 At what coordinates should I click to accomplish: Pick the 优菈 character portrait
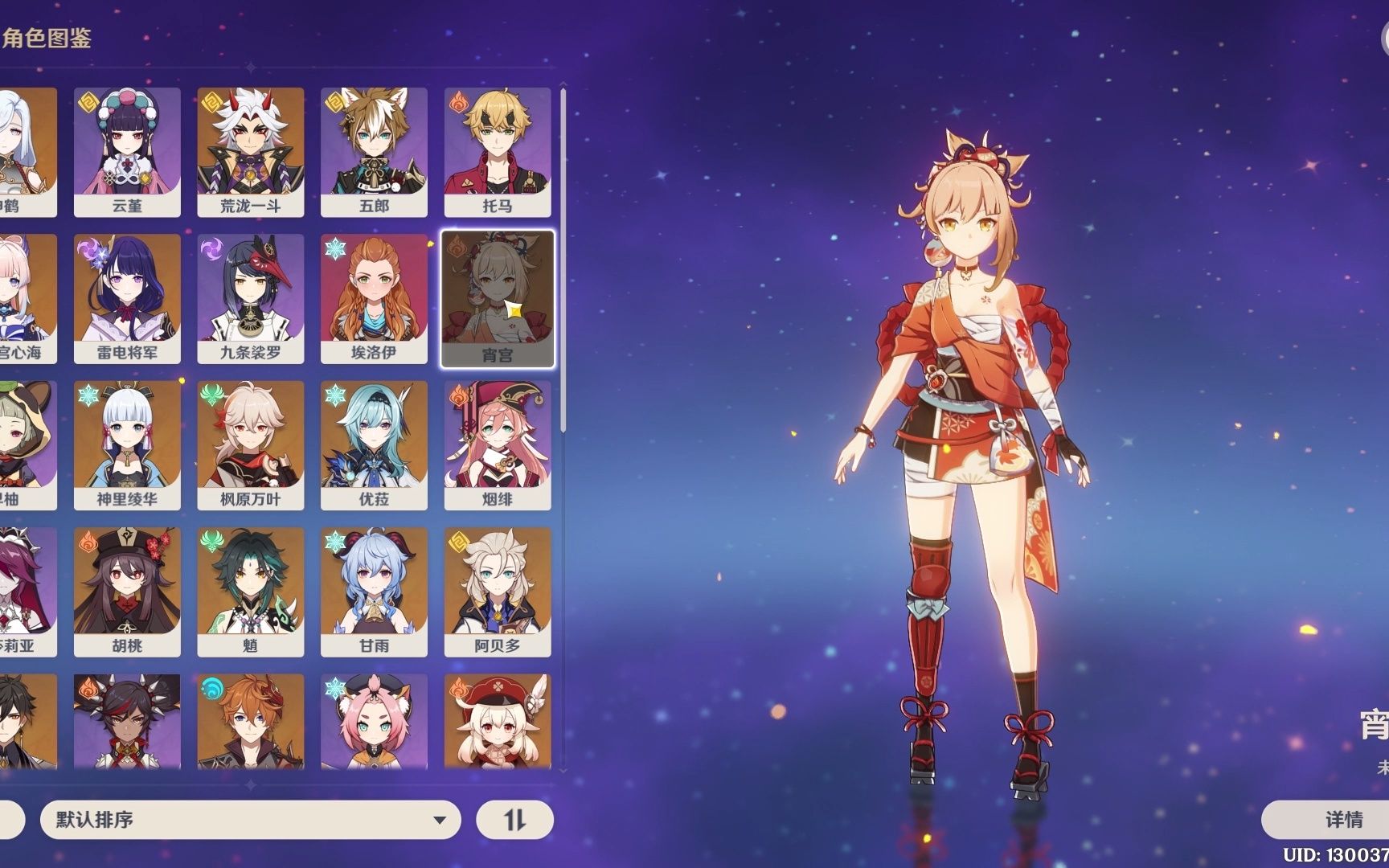tap(374, 445)
